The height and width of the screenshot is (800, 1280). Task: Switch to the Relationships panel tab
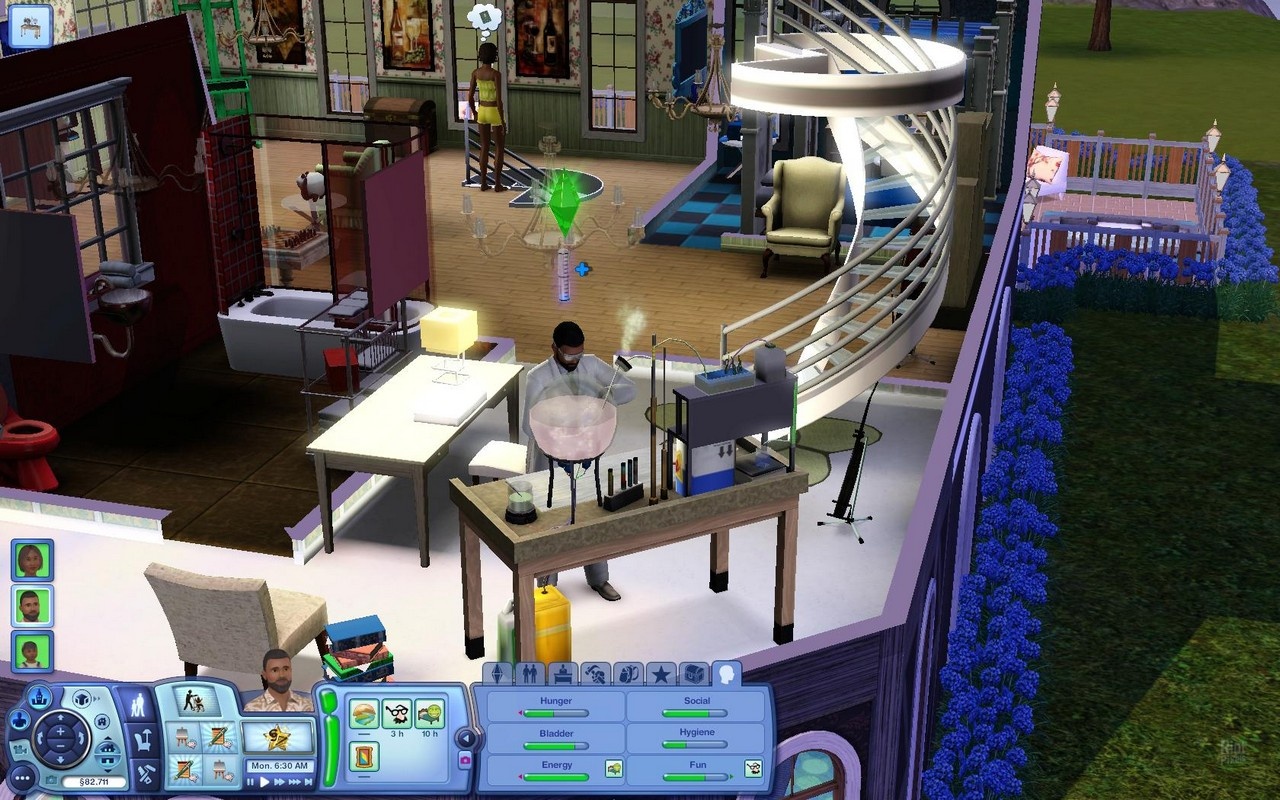529,674
